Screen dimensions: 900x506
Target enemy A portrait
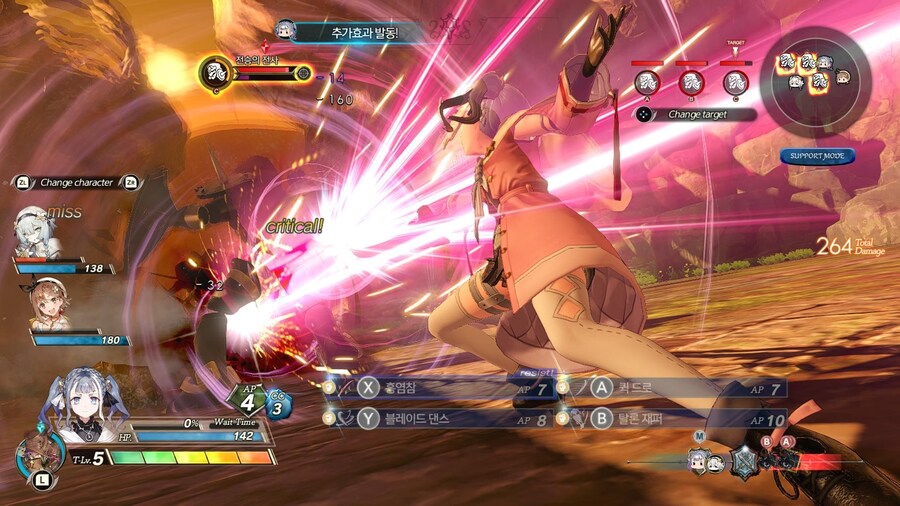(647, 82)
